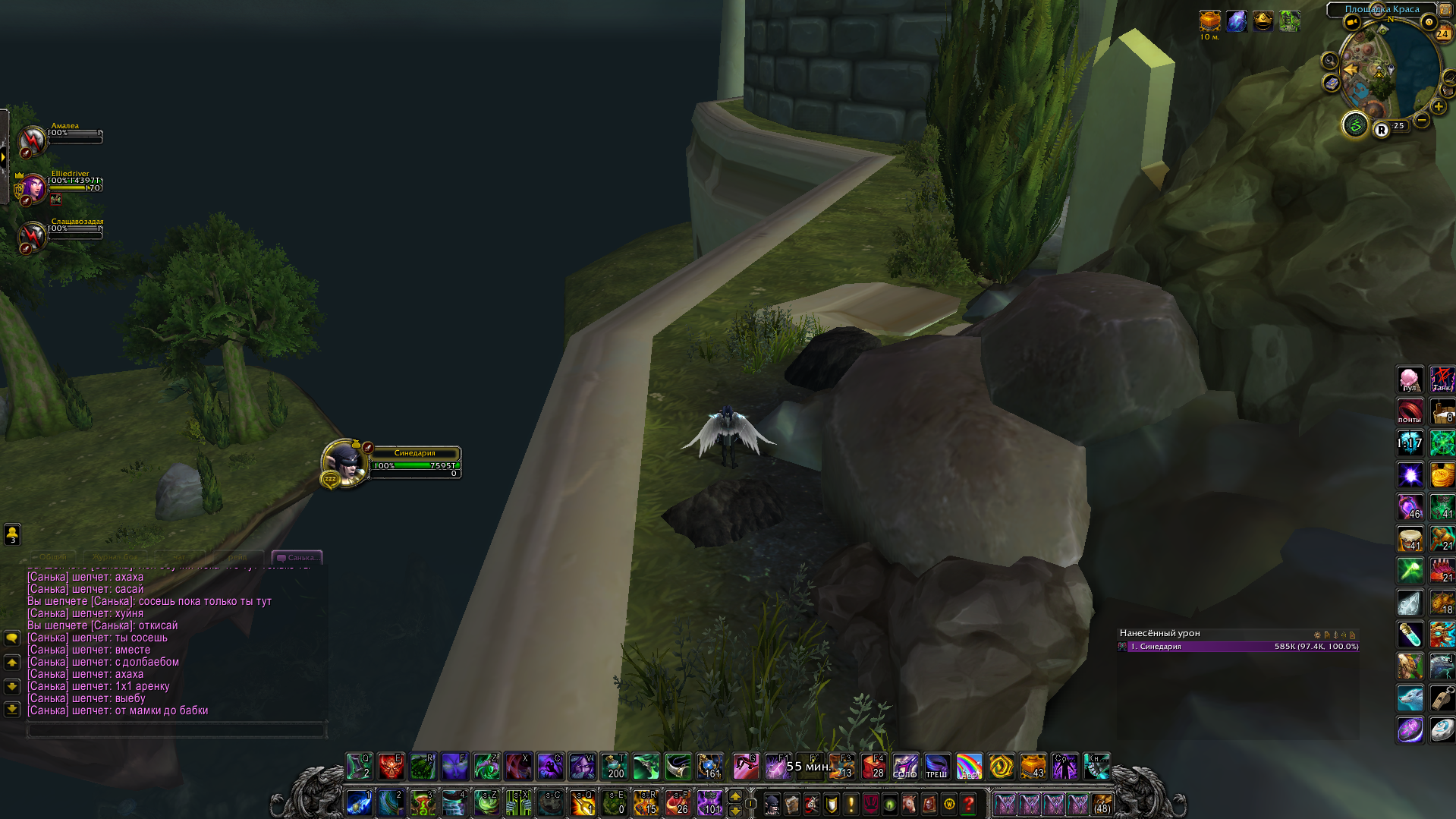Screen dimensions: 1456x819
Task: Switch to the Общий chat tab
Action: [x=52, y=557]
